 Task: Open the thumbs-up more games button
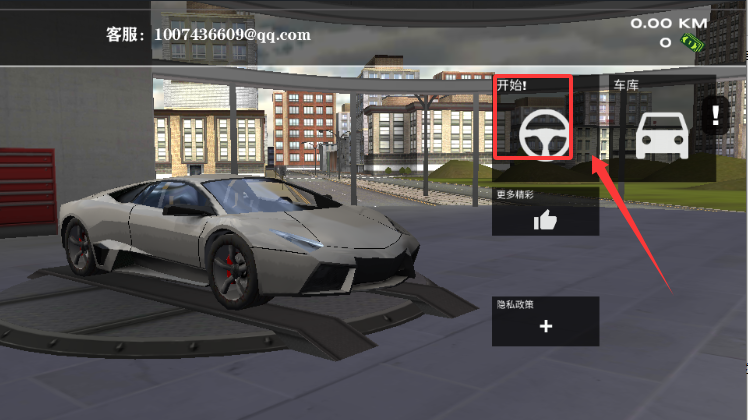545,220
